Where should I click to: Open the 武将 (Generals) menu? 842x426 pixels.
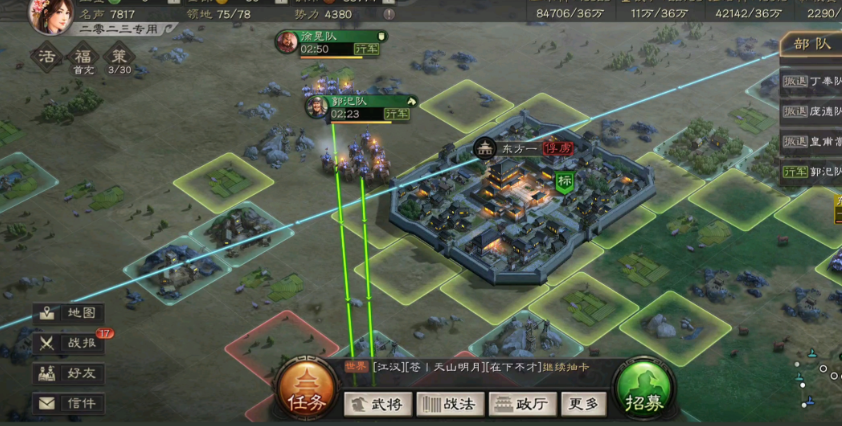coord(378,404)
